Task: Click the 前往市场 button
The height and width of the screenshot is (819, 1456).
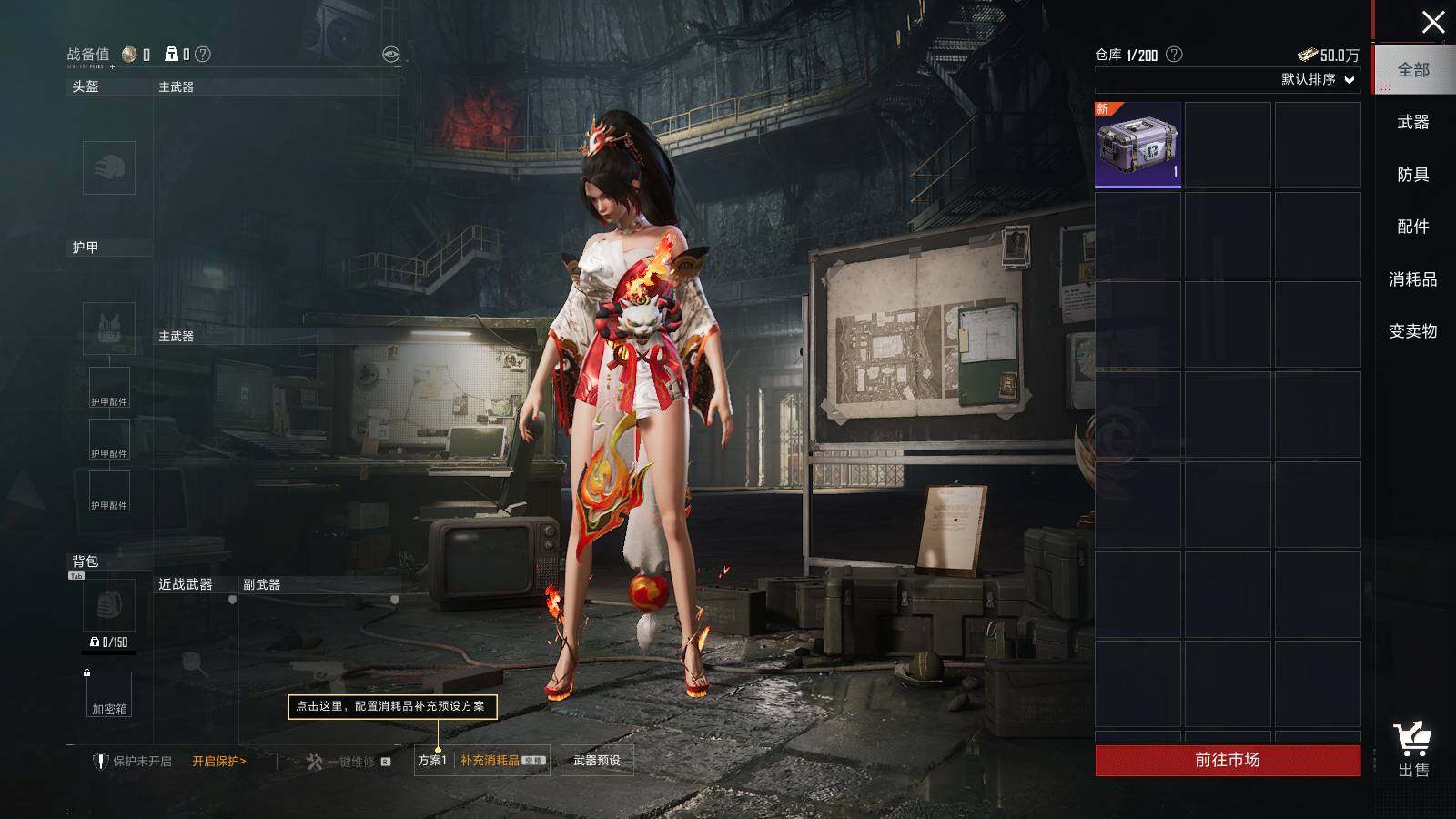Action: 1228,760
